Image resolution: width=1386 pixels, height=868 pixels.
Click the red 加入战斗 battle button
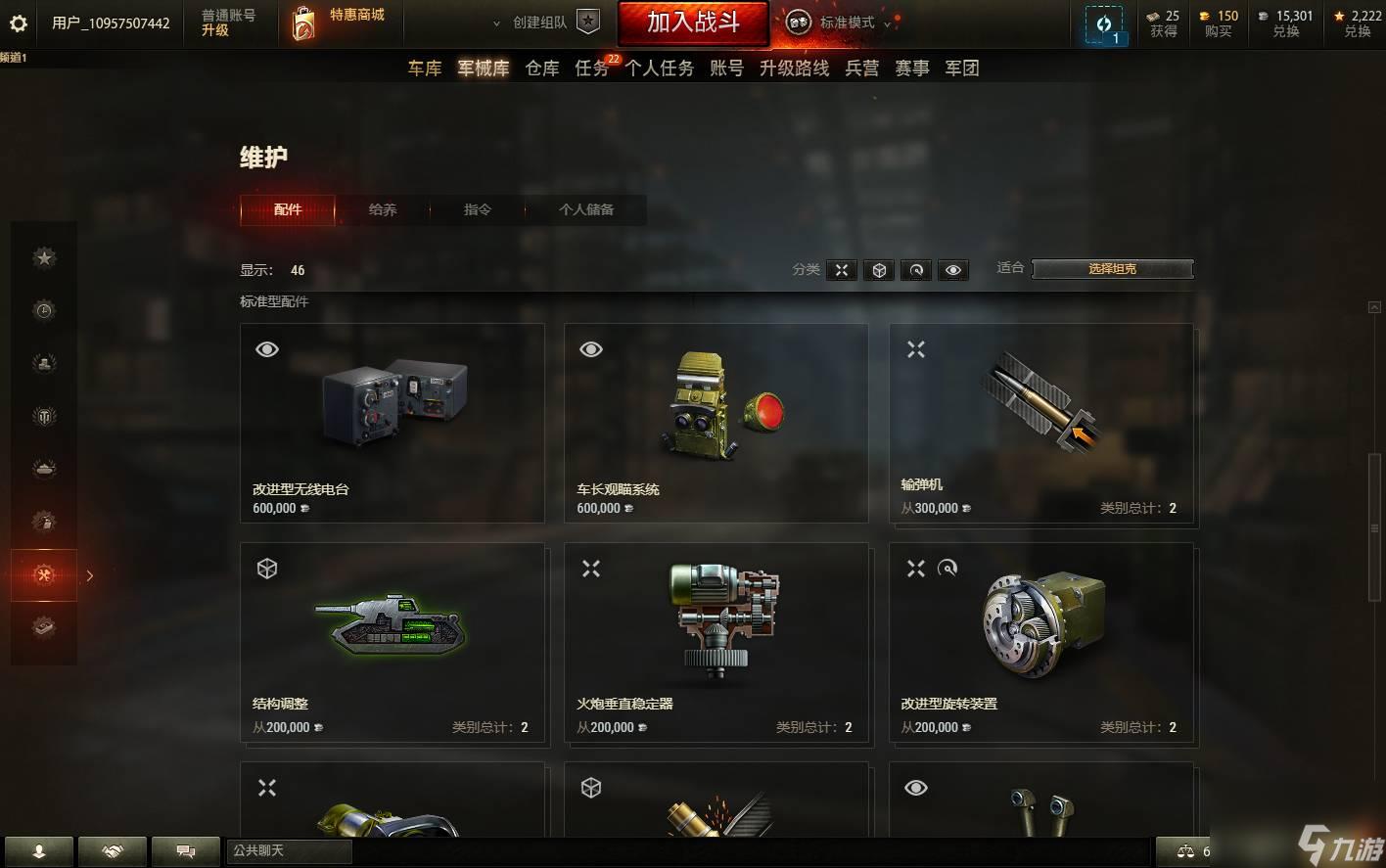693,23
